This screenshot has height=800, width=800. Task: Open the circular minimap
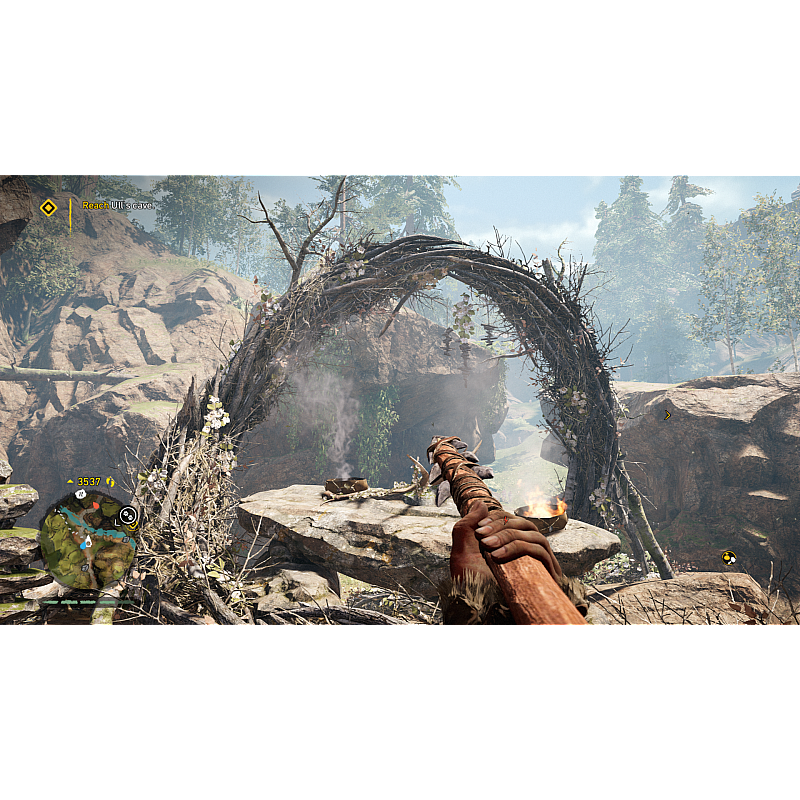87,540
